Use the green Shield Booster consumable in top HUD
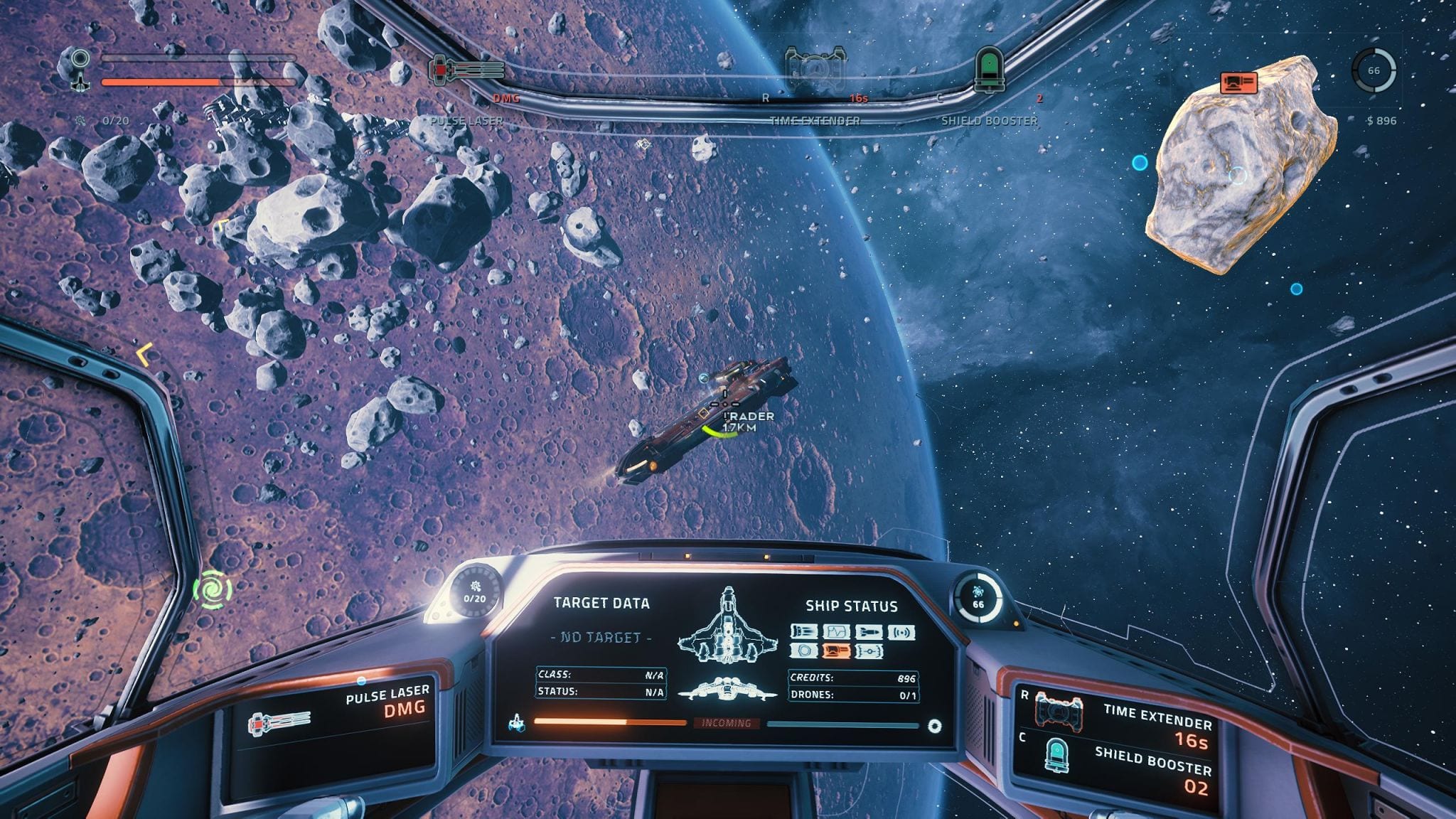The height and width of the screenshot is (819, 1456). pyautogui.click(x=988, y=70)
